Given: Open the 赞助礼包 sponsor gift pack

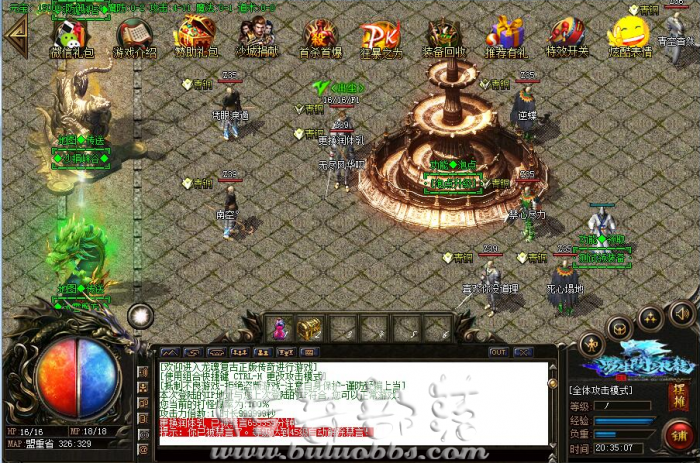Looking at the screenshot, I should pyautogui.click(x=194, y=37).
